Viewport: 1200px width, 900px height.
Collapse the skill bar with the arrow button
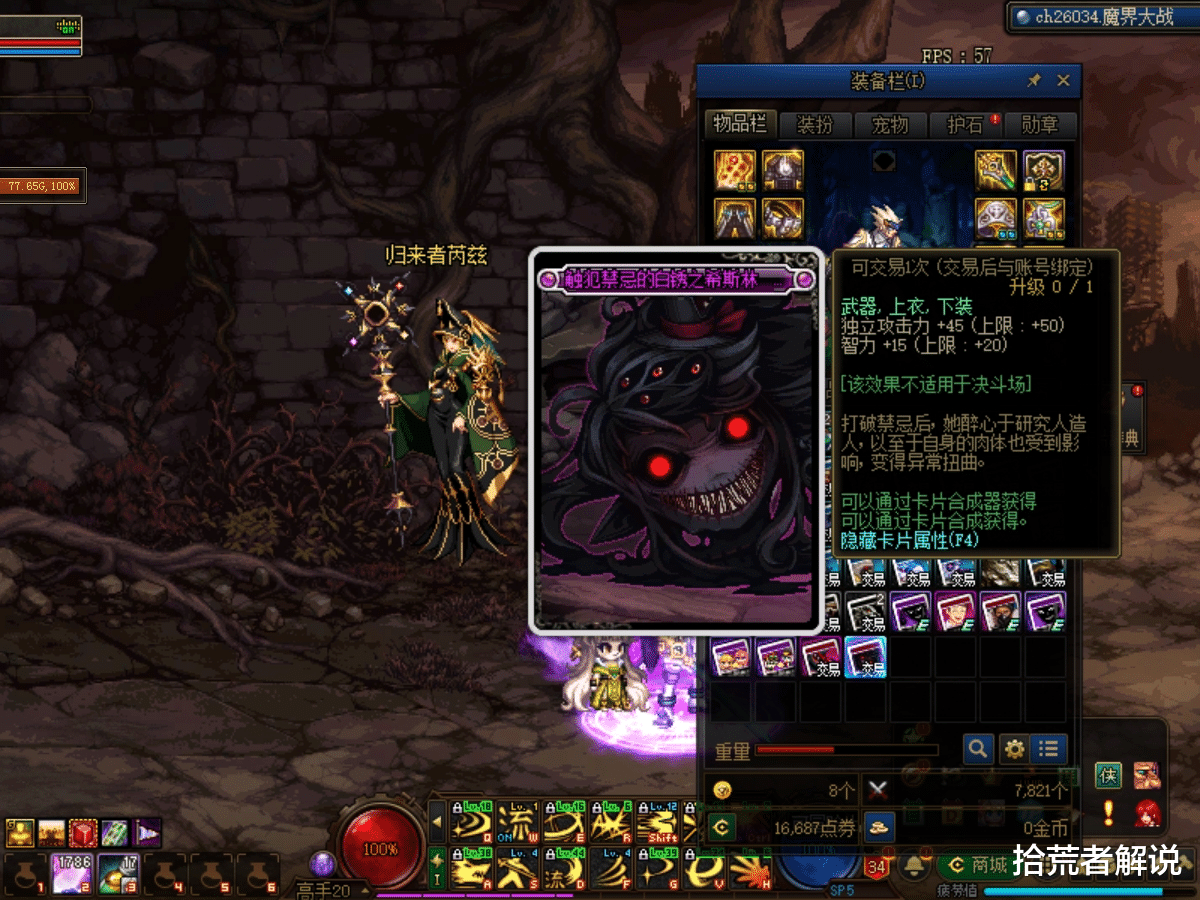point(437,822)
